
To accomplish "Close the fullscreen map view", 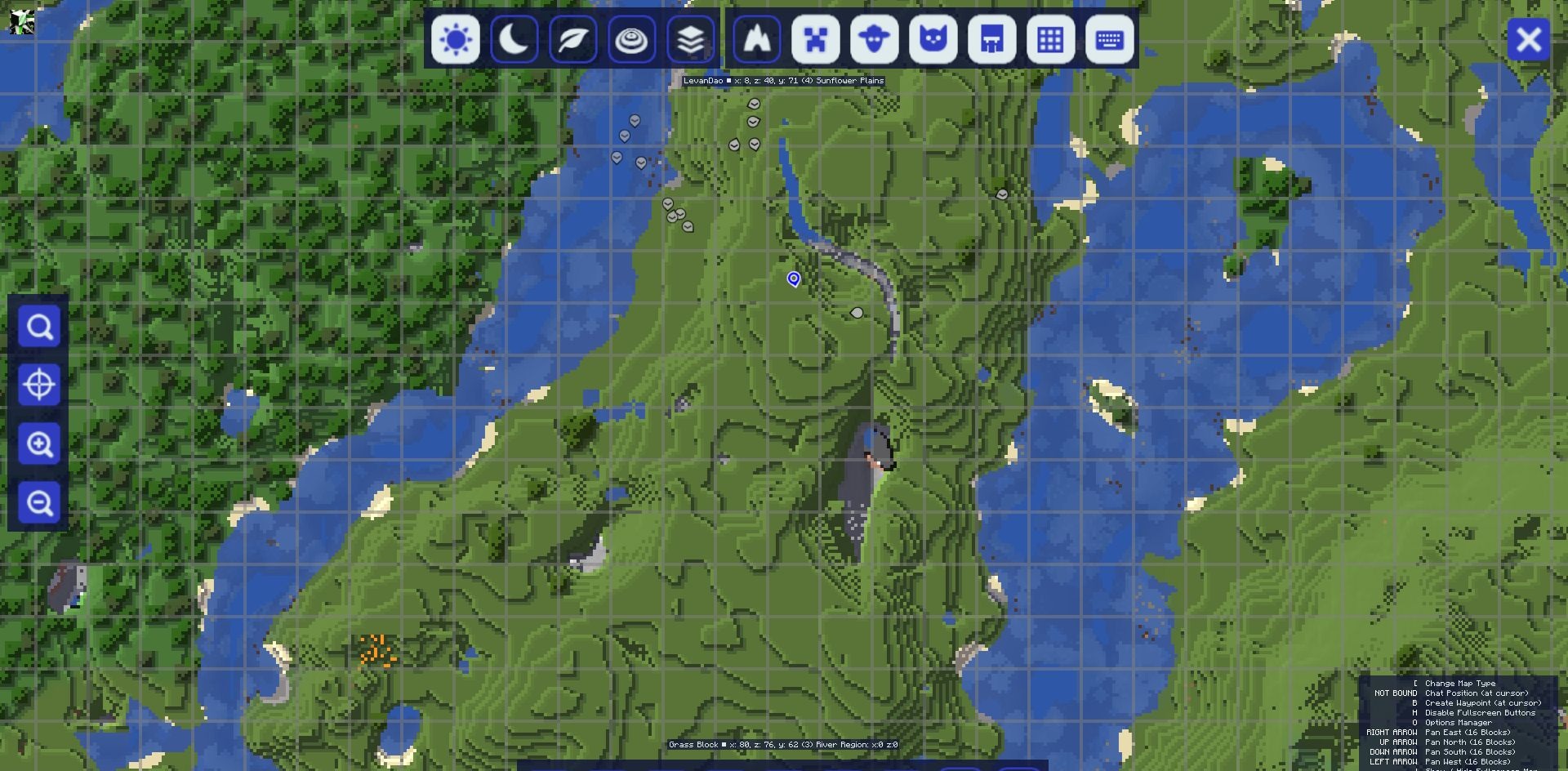I will 1529,39.
